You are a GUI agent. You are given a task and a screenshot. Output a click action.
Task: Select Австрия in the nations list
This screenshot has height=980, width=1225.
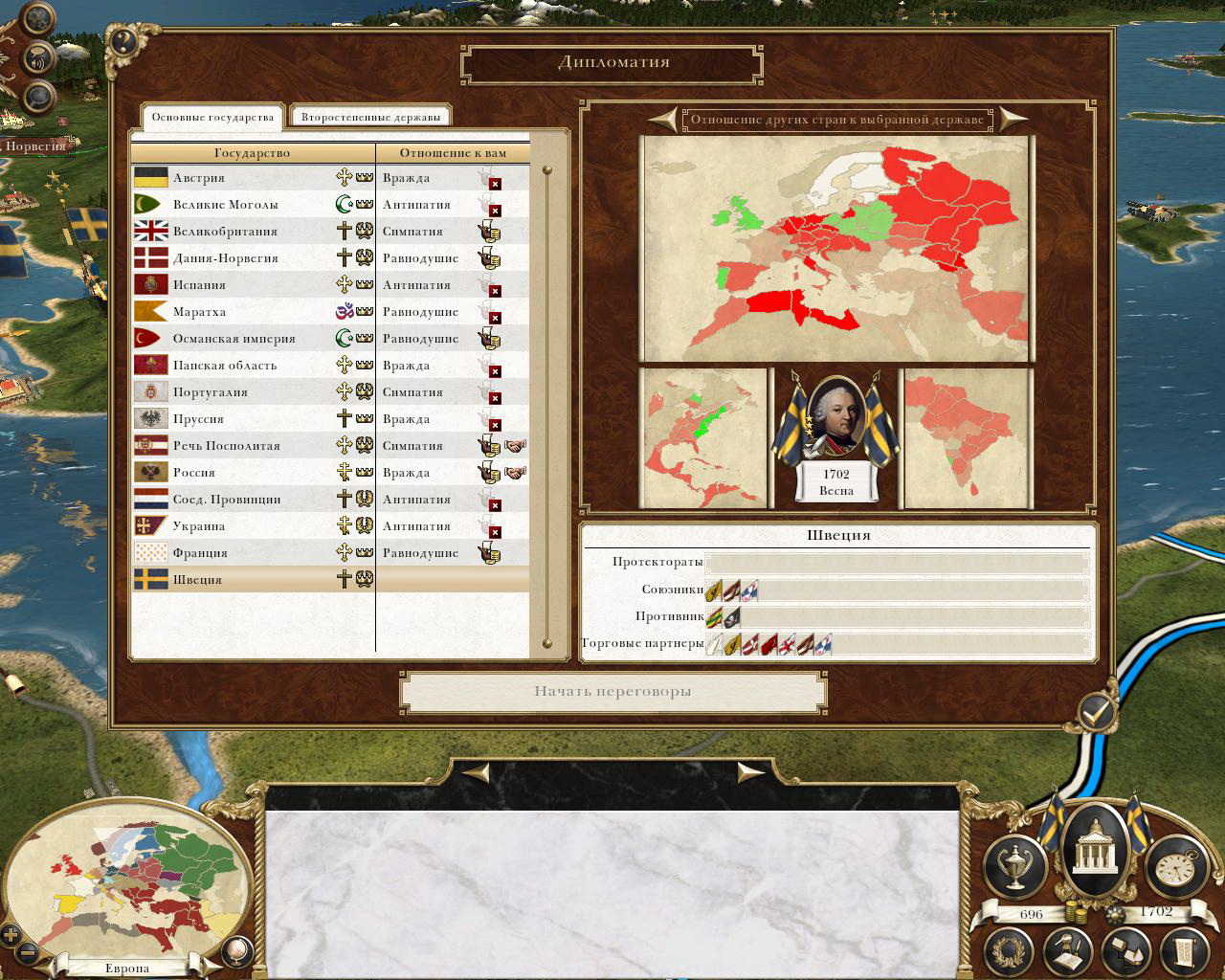pyautogui.click(x=199, y=178)
